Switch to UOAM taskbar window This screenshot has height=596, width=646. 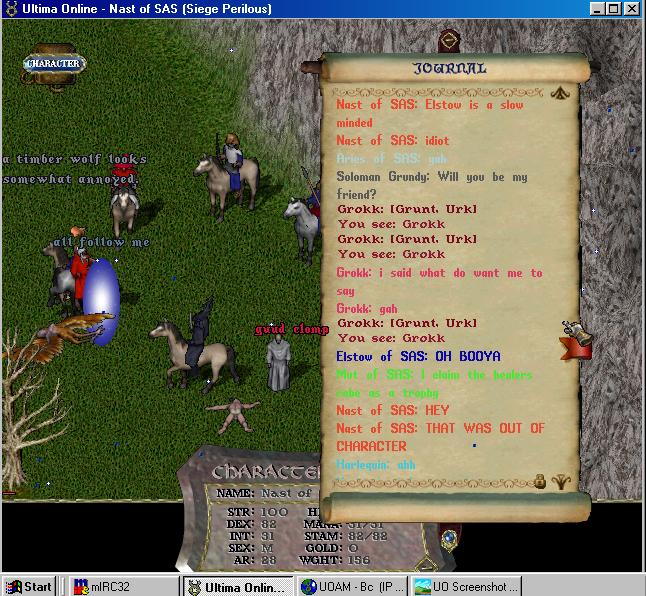click(x=352, y=586)
